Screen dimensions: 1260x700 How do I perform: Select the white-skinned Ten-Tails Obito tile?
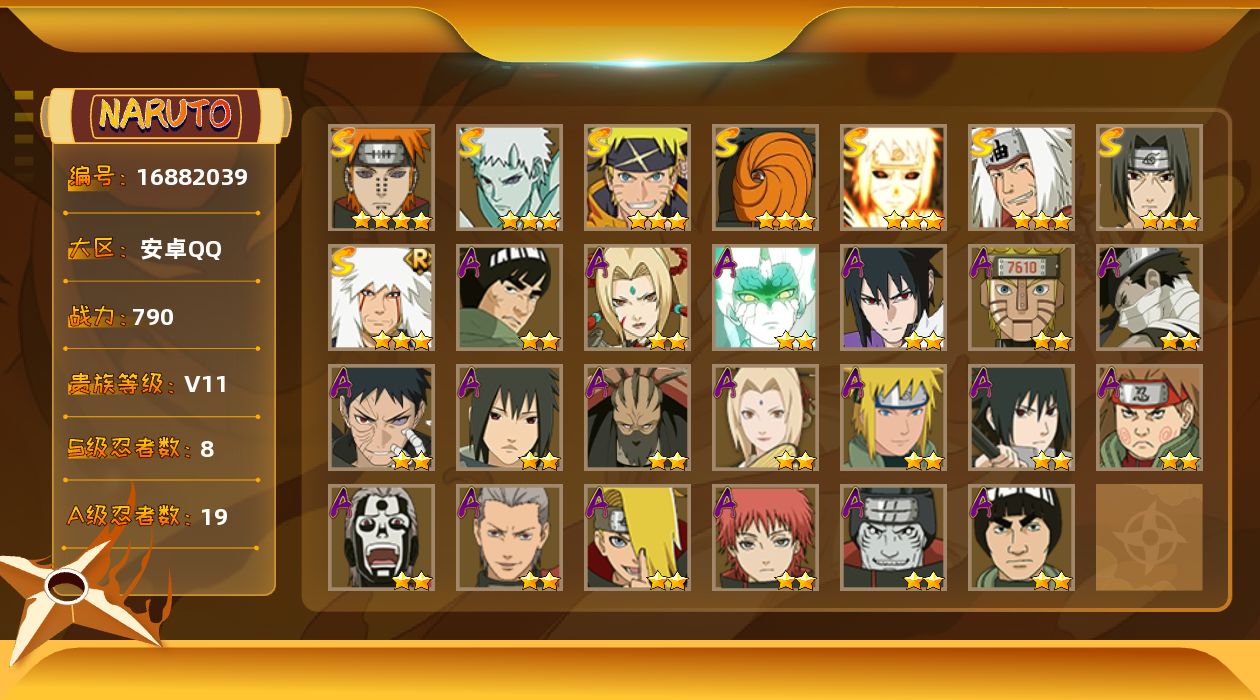(x=509, y=177)
